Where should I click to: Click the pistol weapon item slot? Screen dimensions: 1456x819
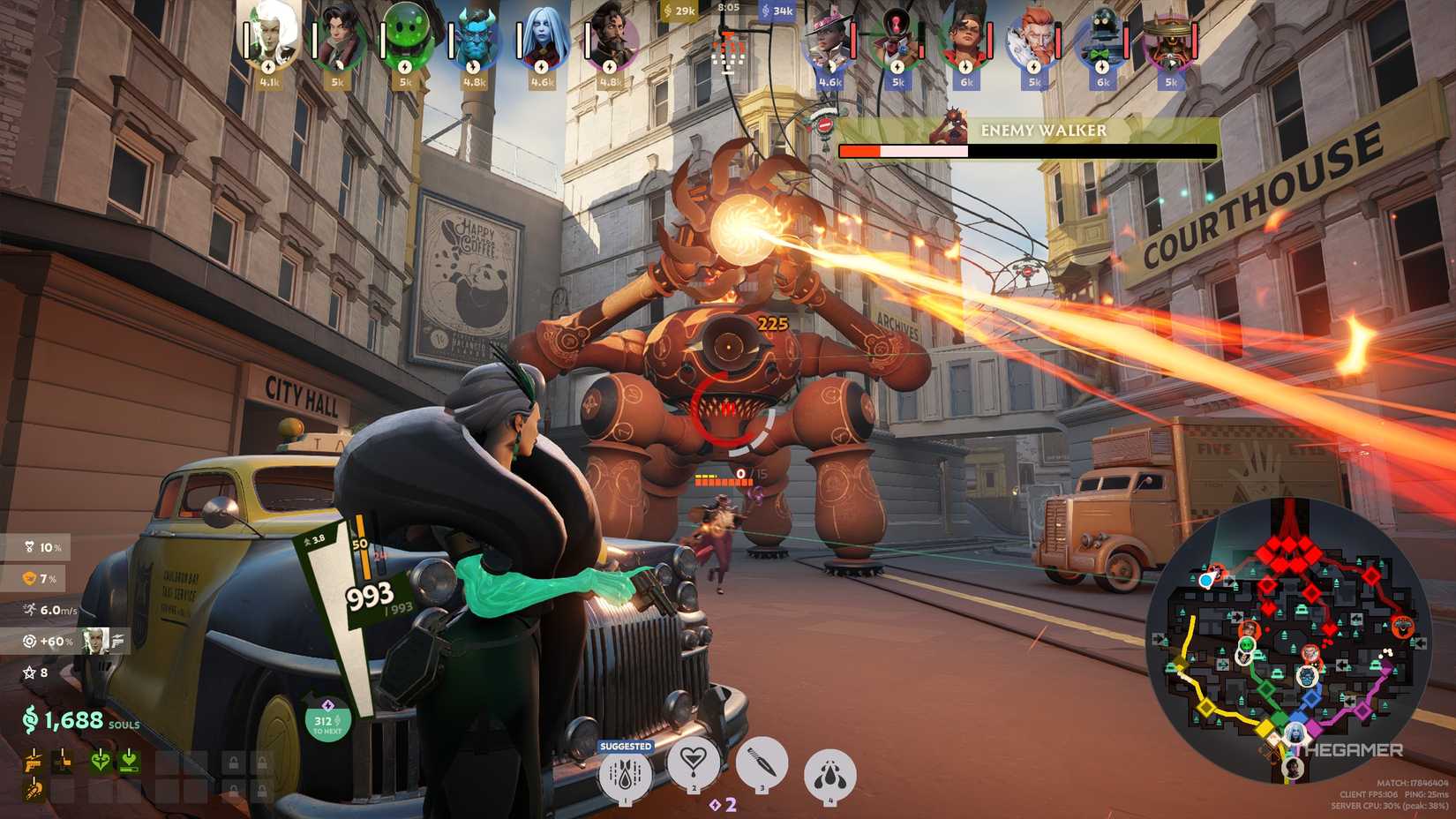tap(34, 763)
